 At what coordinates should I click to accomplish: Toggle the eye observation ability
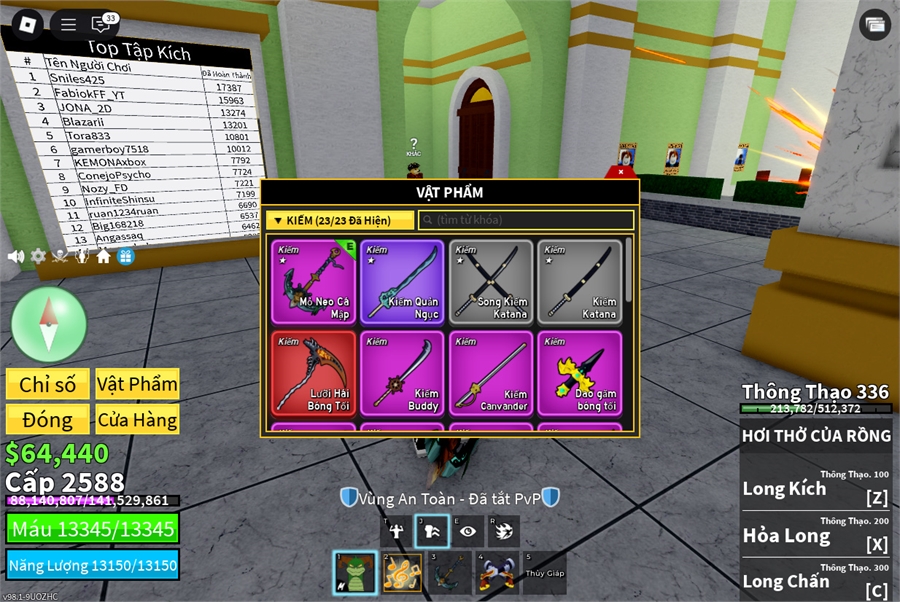tap(467, 531)
